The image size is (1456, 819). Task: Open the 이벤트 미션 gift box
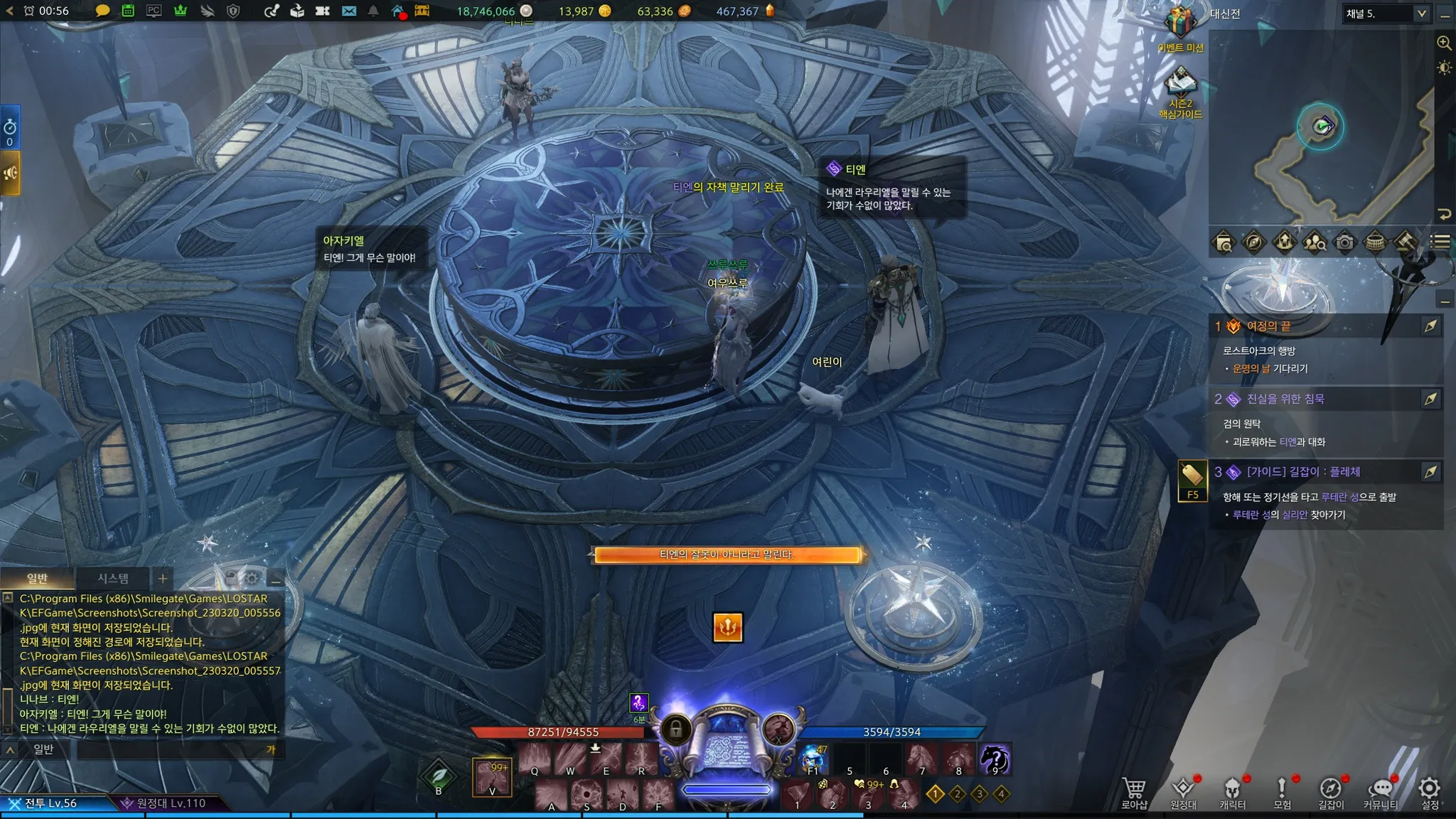point(1180,25)
